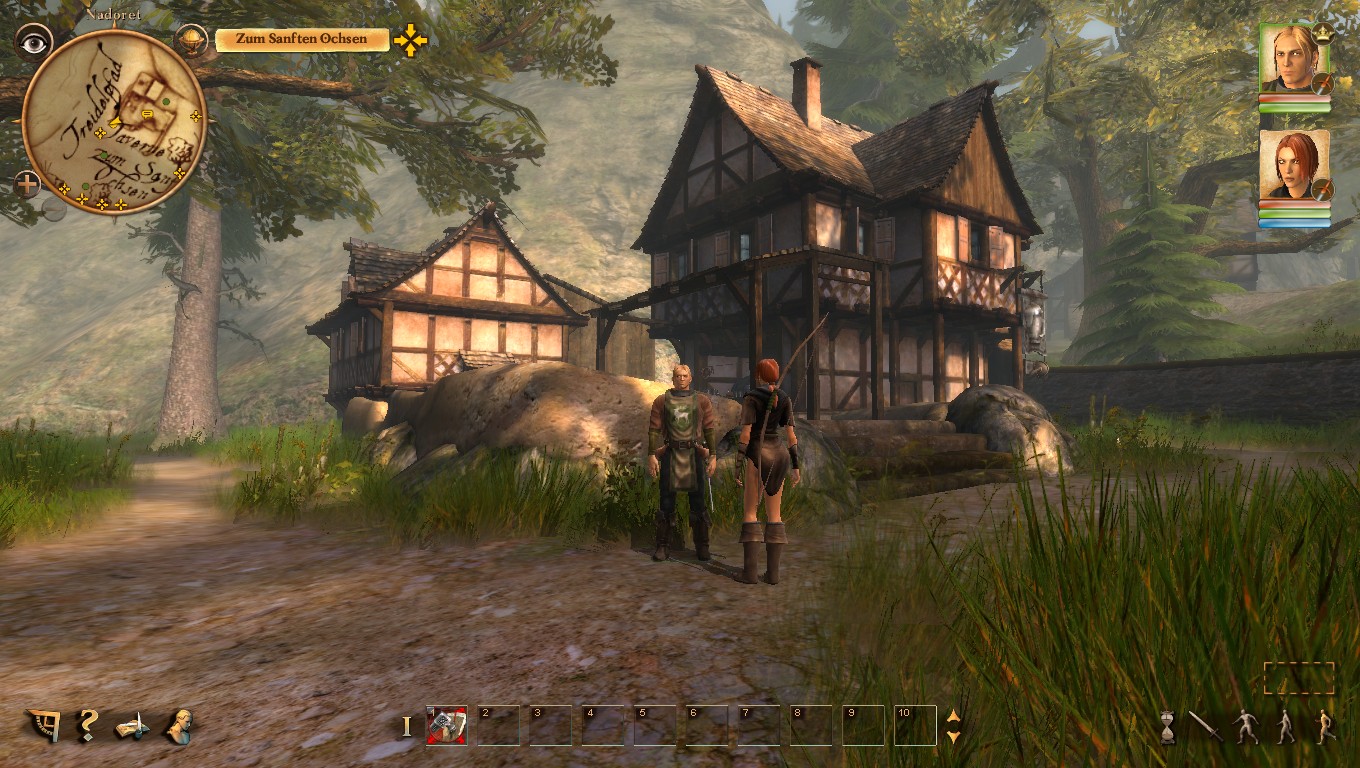Click the circular parchment minimap

(113, 120)
